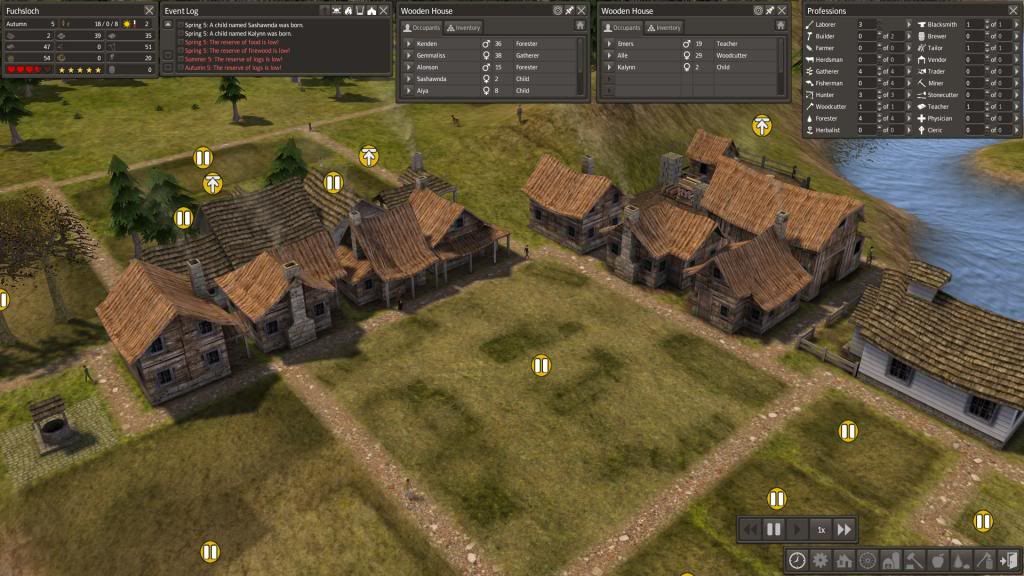Open the housing build menu
Viewport: 1024px width, 576px height.
click(x=843, y=560)
